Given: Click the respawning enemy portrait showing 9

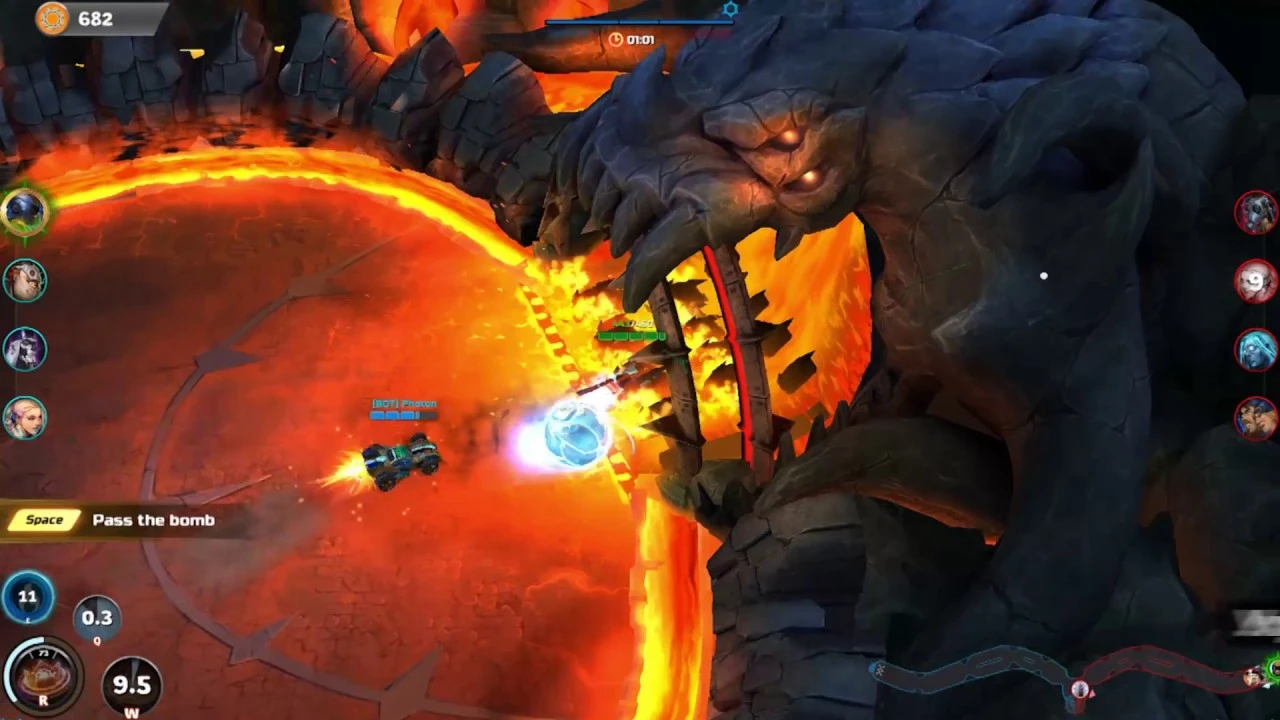Looking at the screenshot, I should coord(1257,283).
